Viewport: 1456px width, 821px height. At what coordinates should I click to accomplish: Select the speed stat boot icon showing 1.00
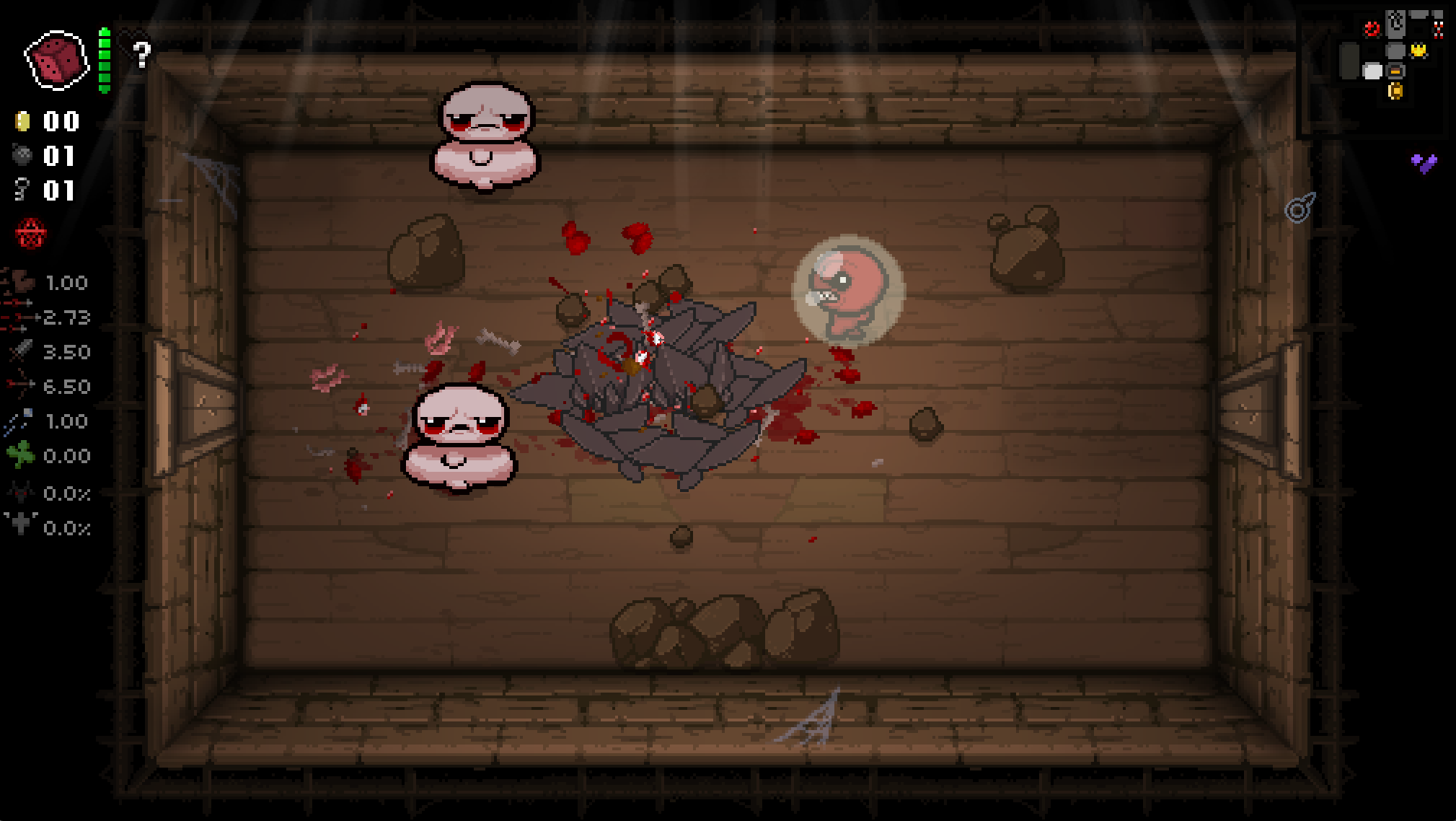point(22,283)
